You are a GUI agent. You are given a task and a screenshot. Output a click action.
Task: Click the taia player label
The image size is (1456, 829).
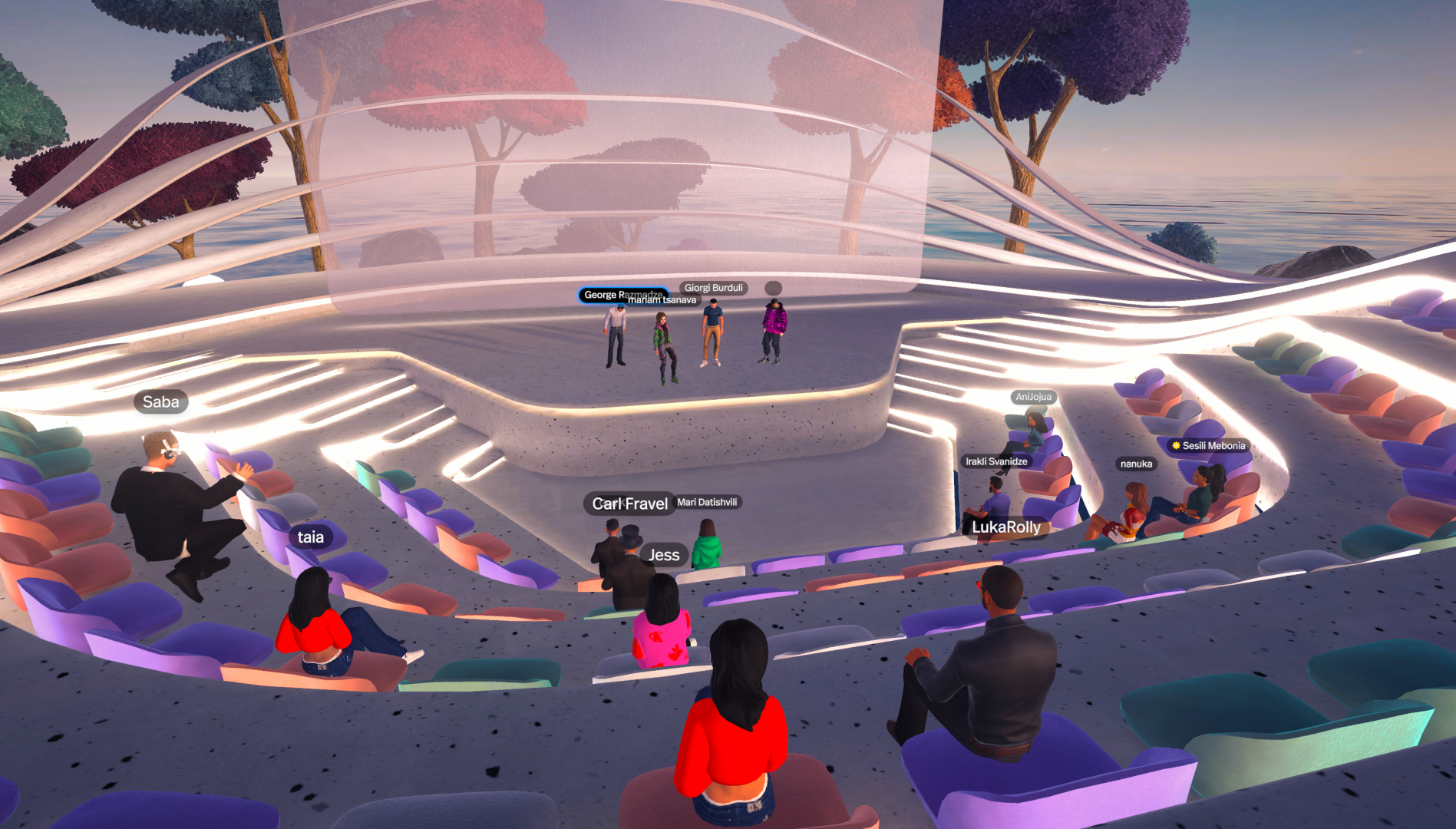click(x=311, y=537)
